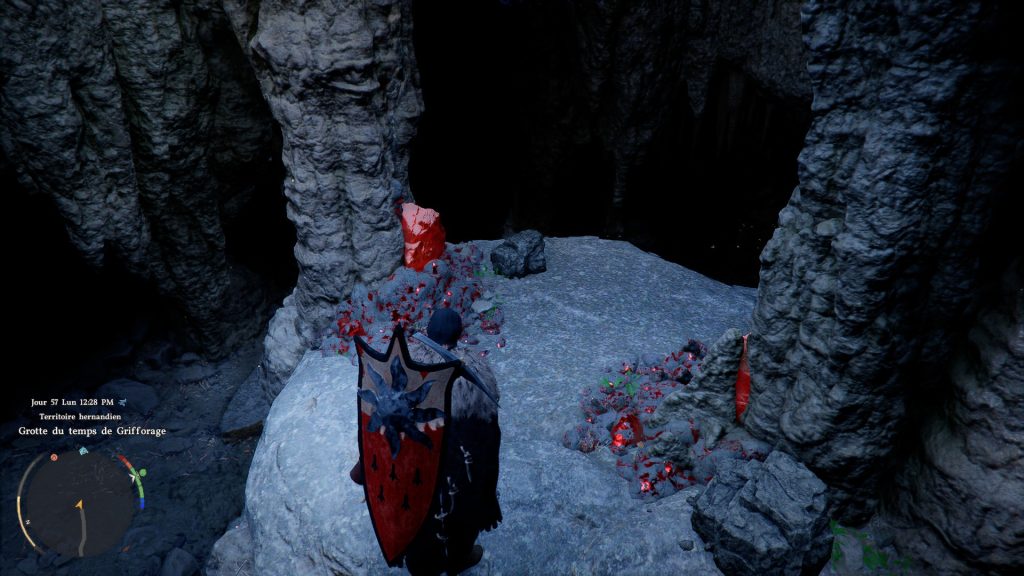Image resolution: width=1024 pixels, height=576 pixels.
Task: Click the green dot marker on minimap edge
Action: 142,472
